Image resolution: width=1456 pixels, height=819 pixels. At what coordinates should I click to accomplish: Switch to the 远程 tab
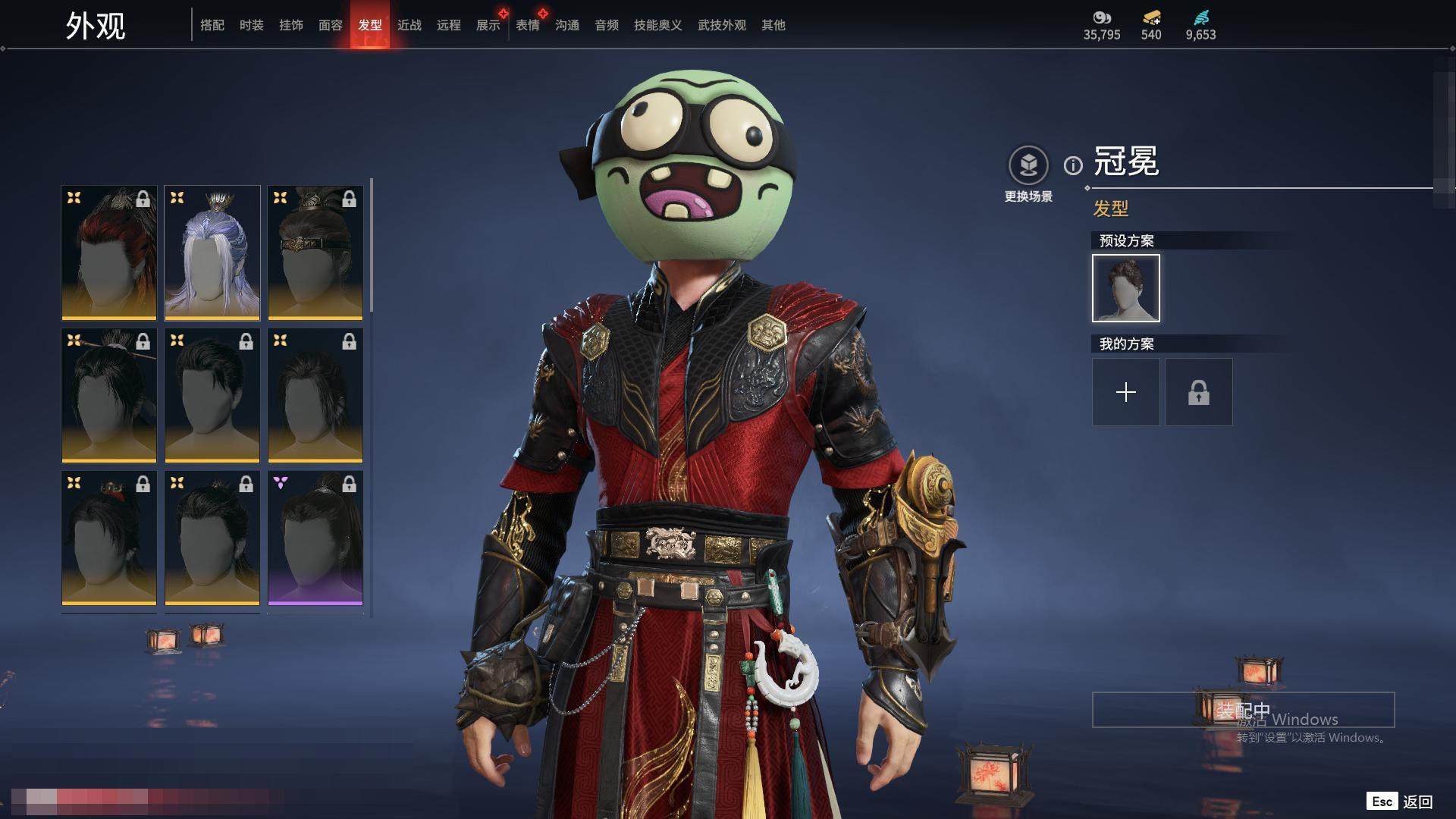point(449,25)
